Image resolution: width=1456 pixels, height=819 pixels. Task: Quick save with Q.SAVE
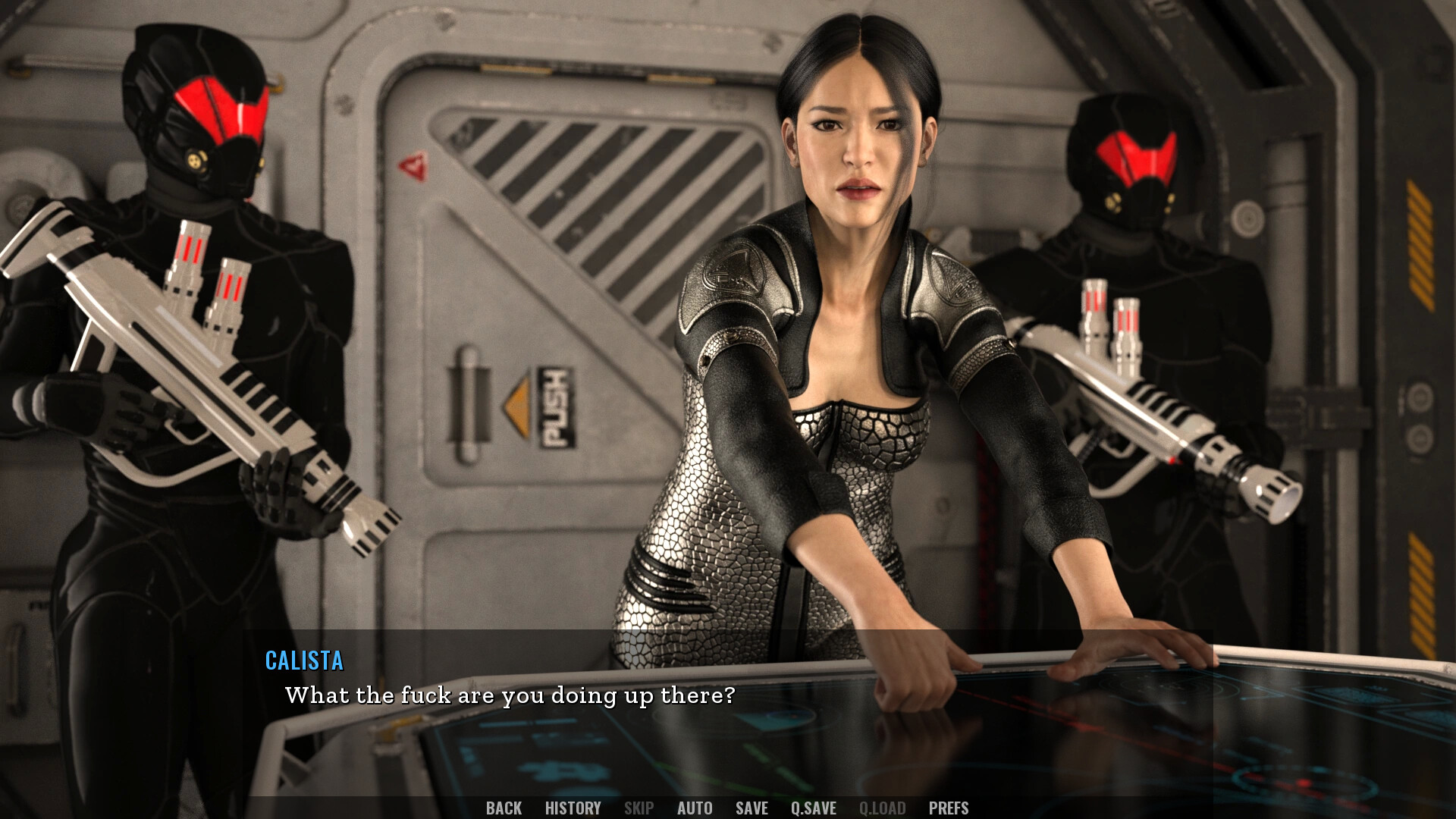point(813,808)
